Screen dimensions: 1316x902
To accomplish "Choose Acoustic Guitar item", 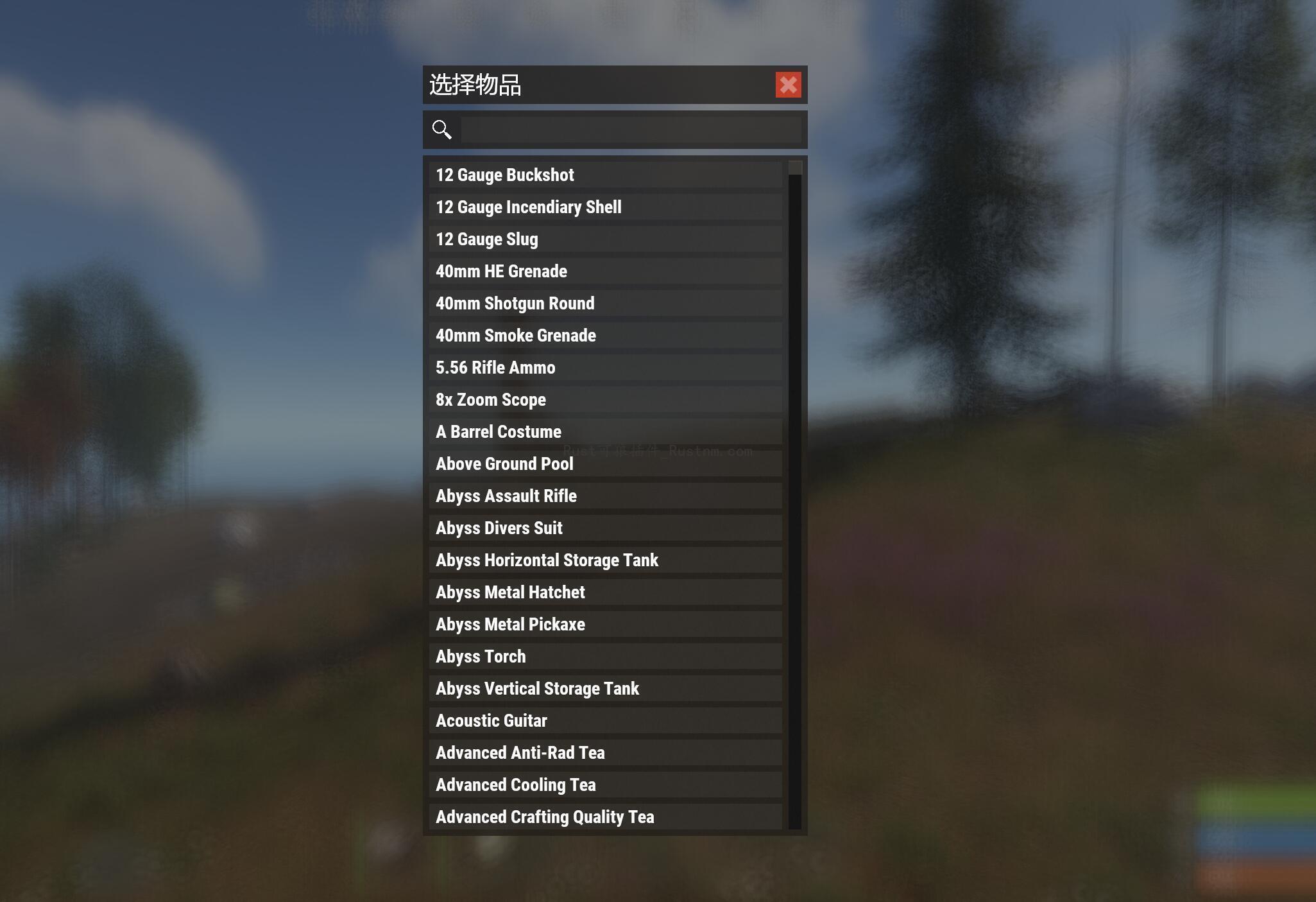I will 605,720.
